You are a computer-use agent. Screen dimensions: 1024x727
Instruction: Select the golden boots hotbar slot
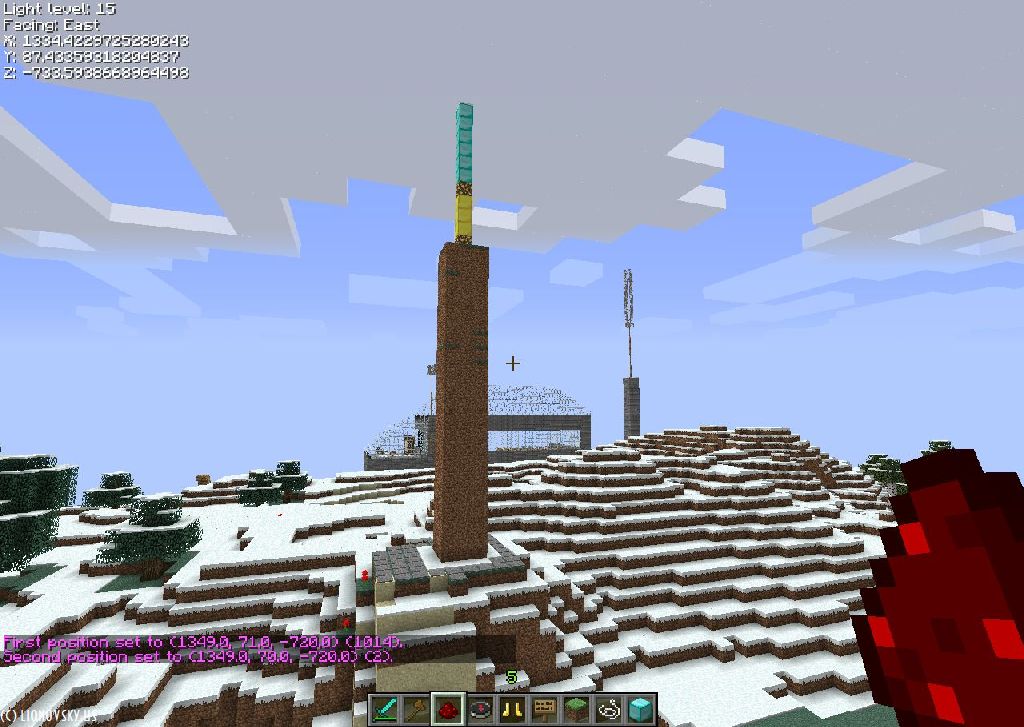[x=513, y=709]
